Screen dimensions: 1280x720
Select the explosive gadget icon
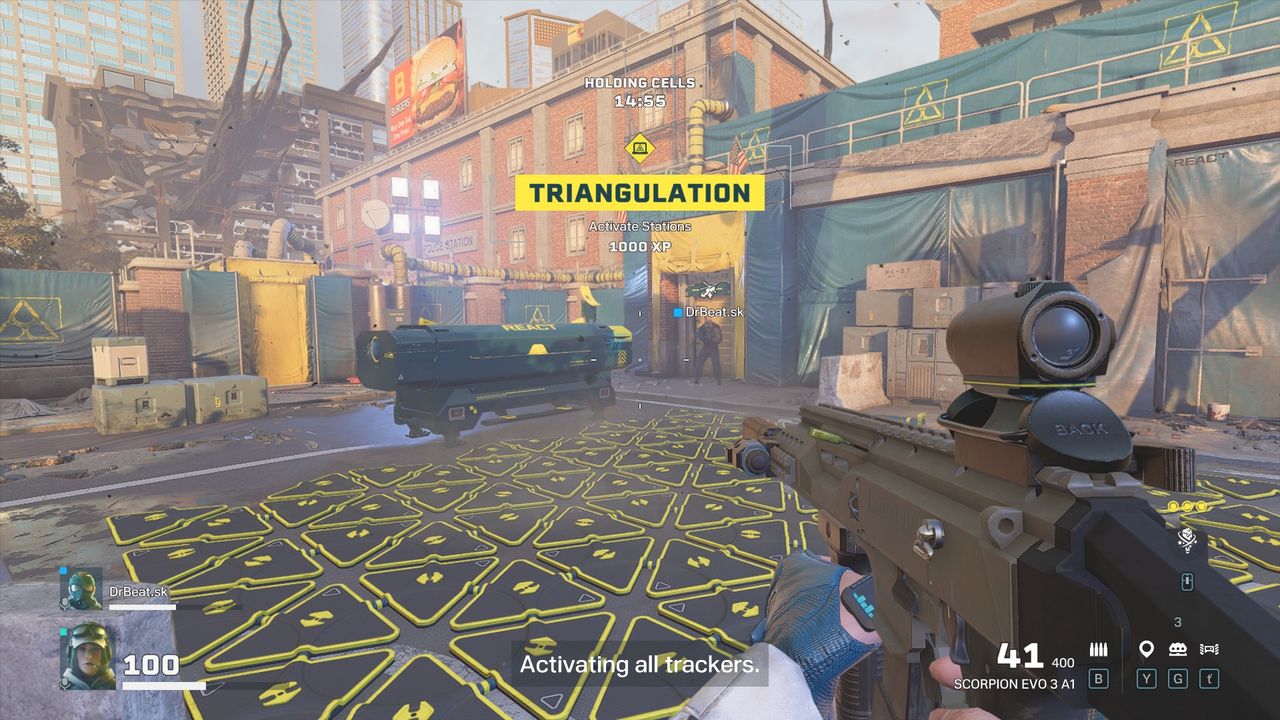(1177, 650)
